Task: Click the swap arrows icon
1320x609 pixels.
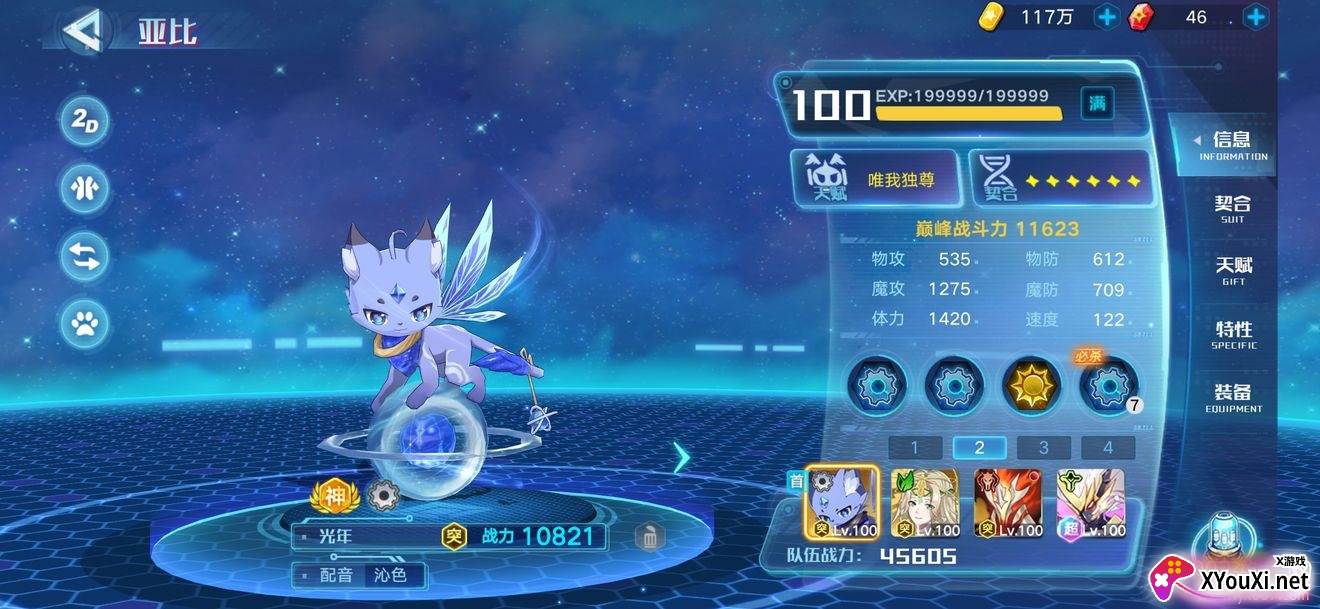Action: [x=85, y=256]
